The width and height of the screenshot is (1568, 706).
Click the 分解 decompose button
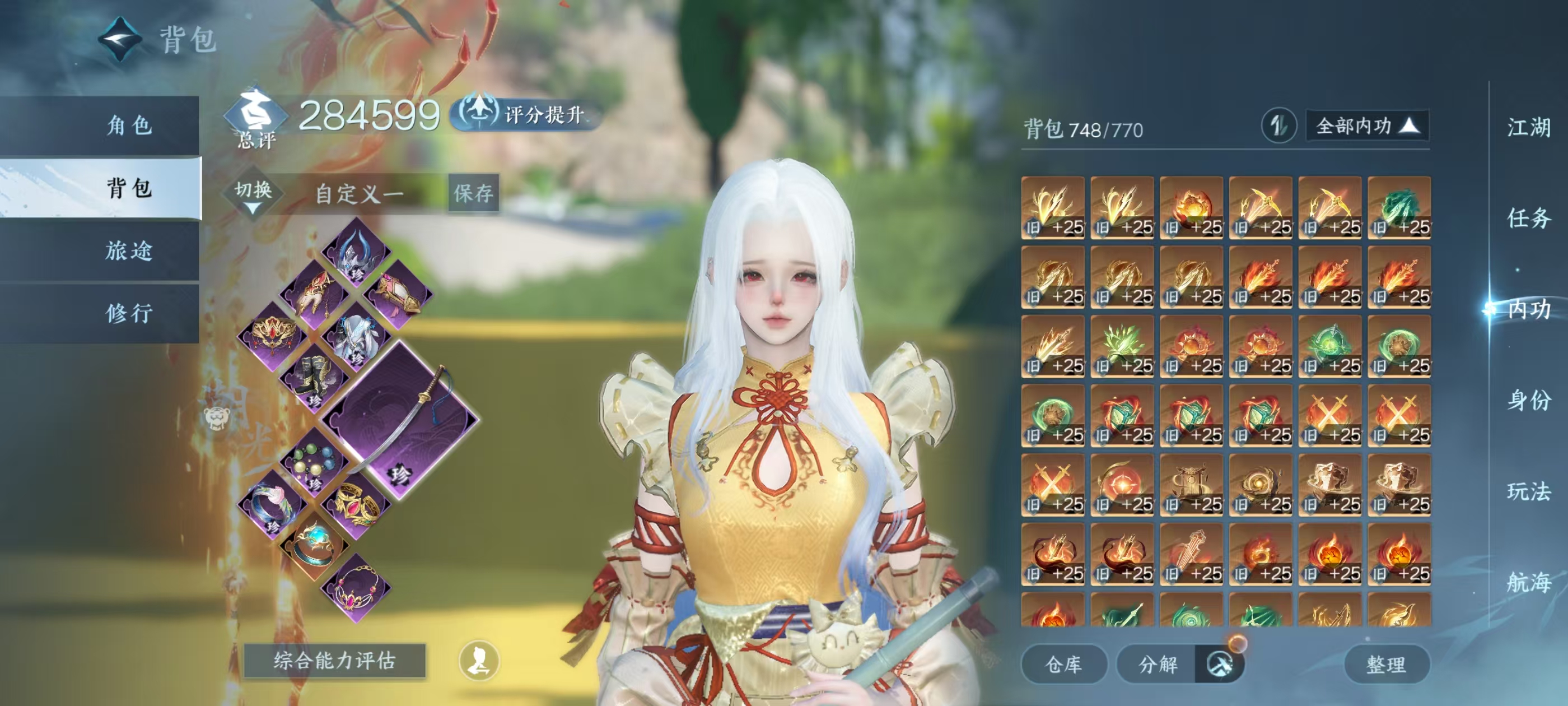tap(1158, 664)
